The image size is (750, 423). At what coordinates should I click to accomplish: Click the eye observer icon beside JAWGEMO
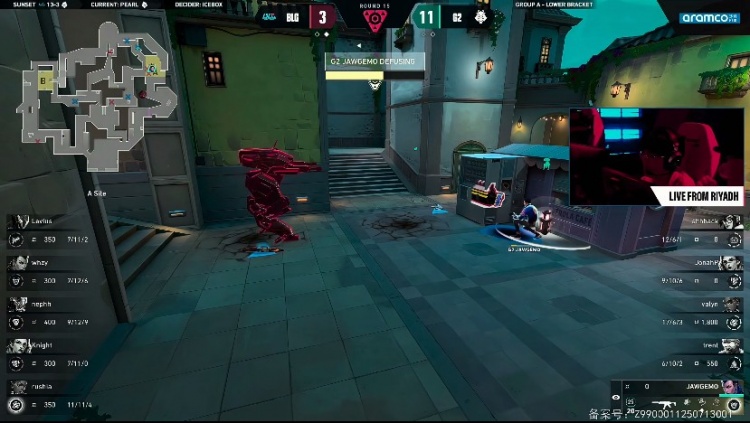coord(616,398)
